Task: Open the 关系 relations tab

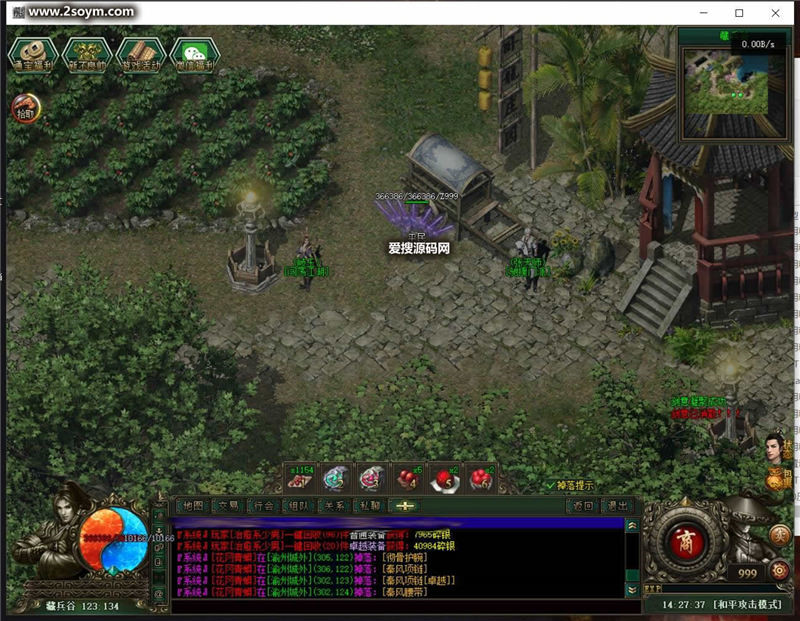Action: tap(333, 506)
